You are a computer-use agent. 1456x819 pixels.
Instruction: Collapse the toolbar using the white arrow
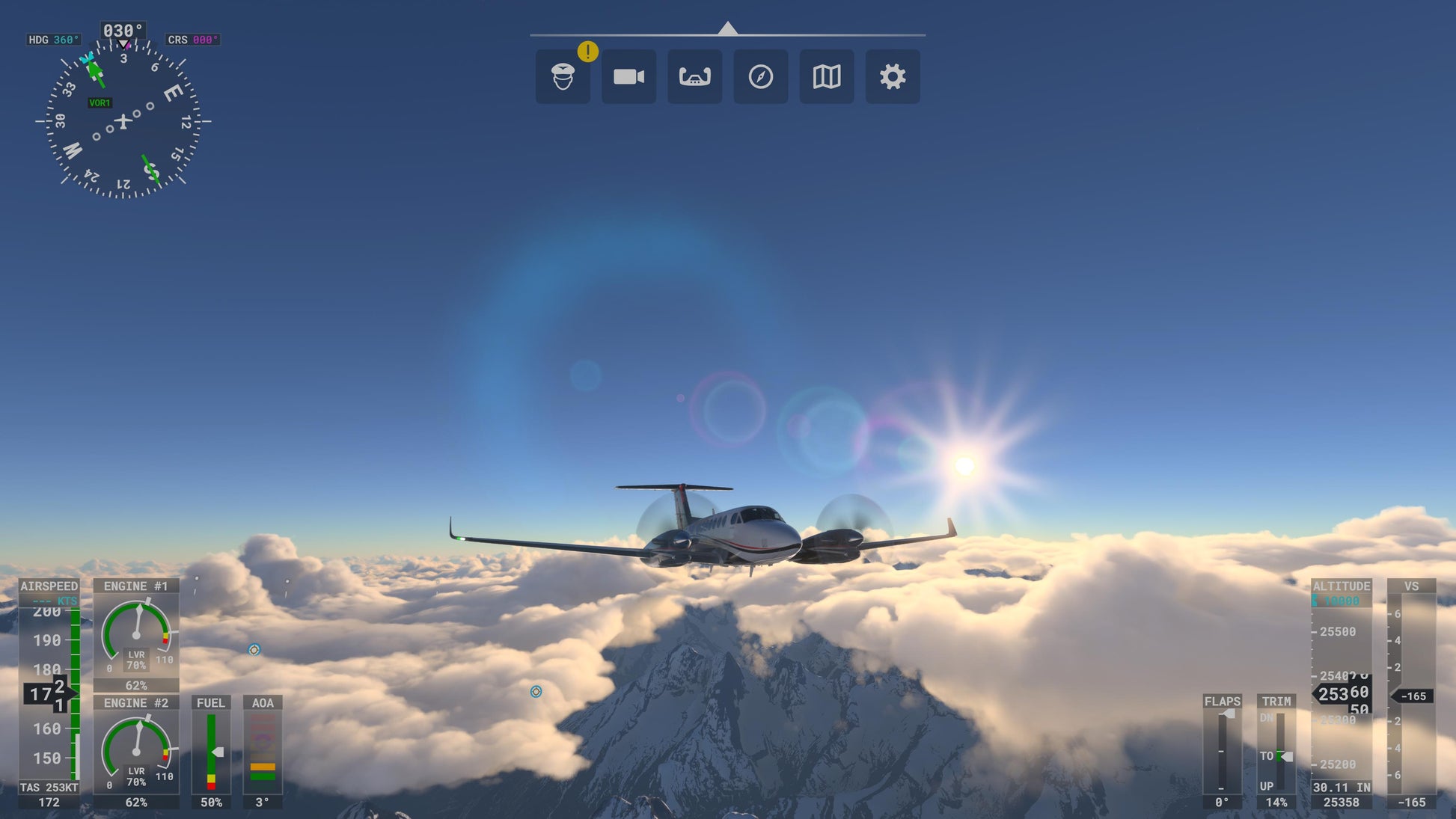point(727,27)
